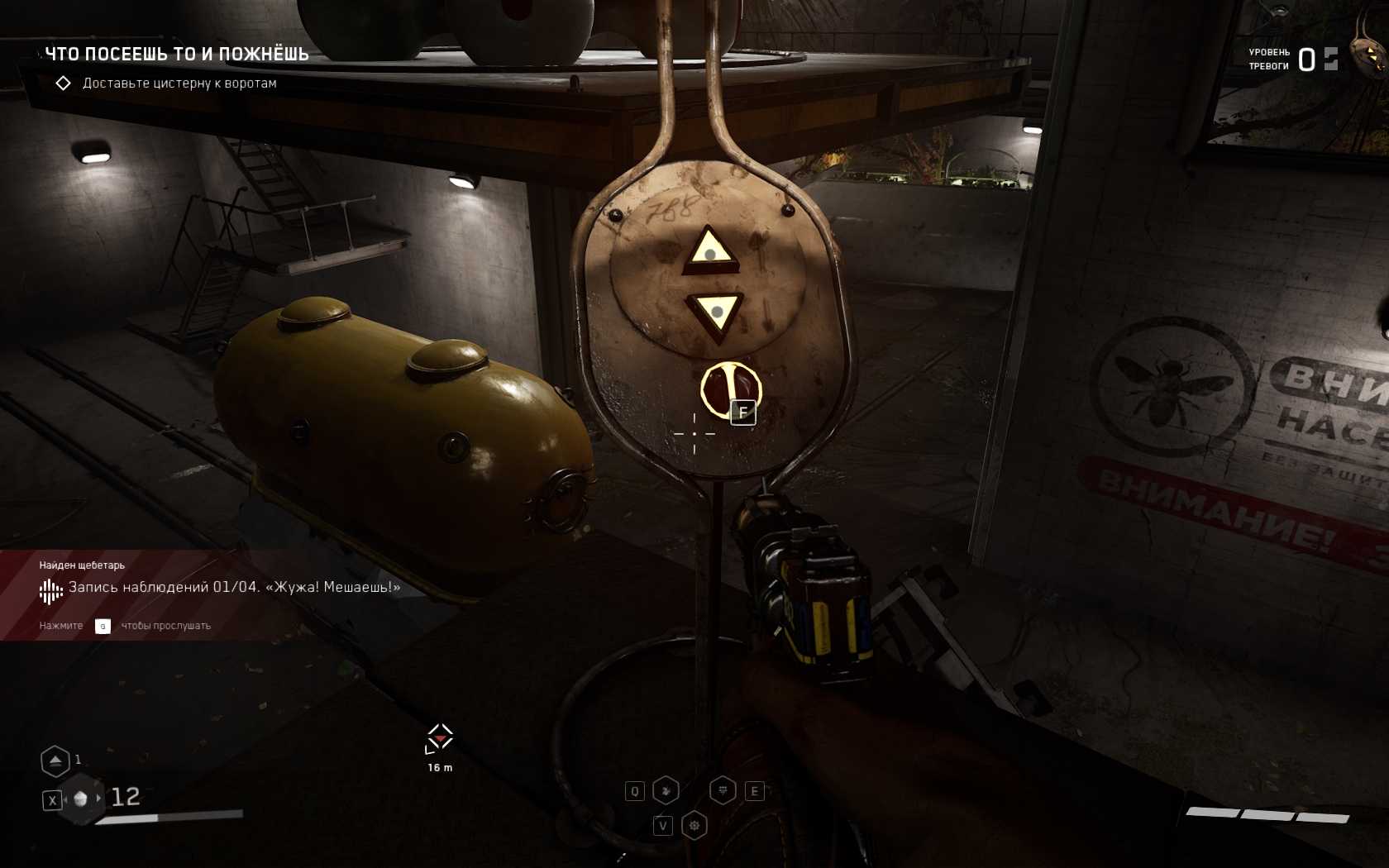Click the interaction switch icon on the control panel
1389x868 pixels.
[730, 389]
